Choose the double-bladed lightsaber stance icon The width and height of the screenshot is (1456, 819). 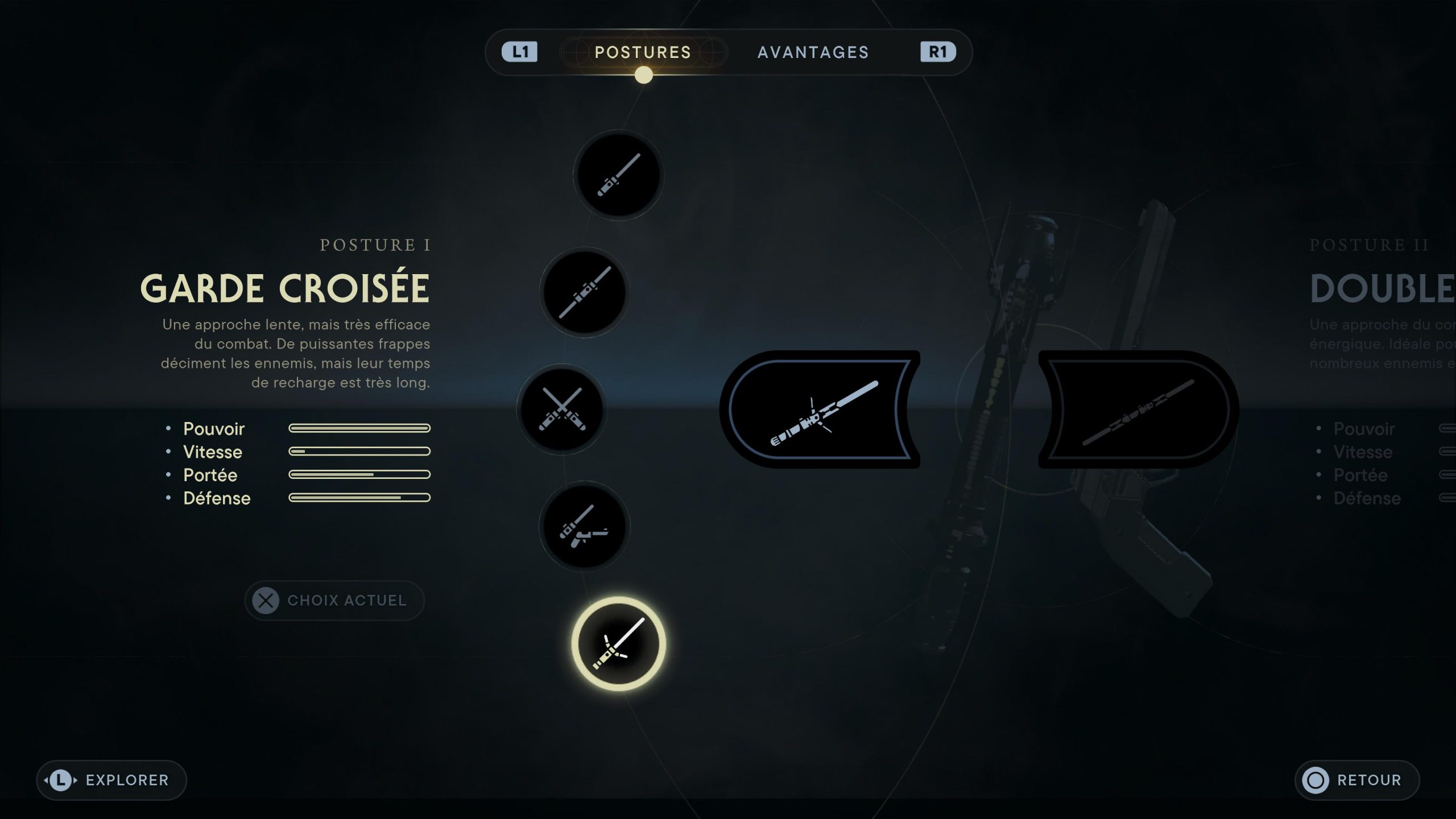tap(584, 292)
